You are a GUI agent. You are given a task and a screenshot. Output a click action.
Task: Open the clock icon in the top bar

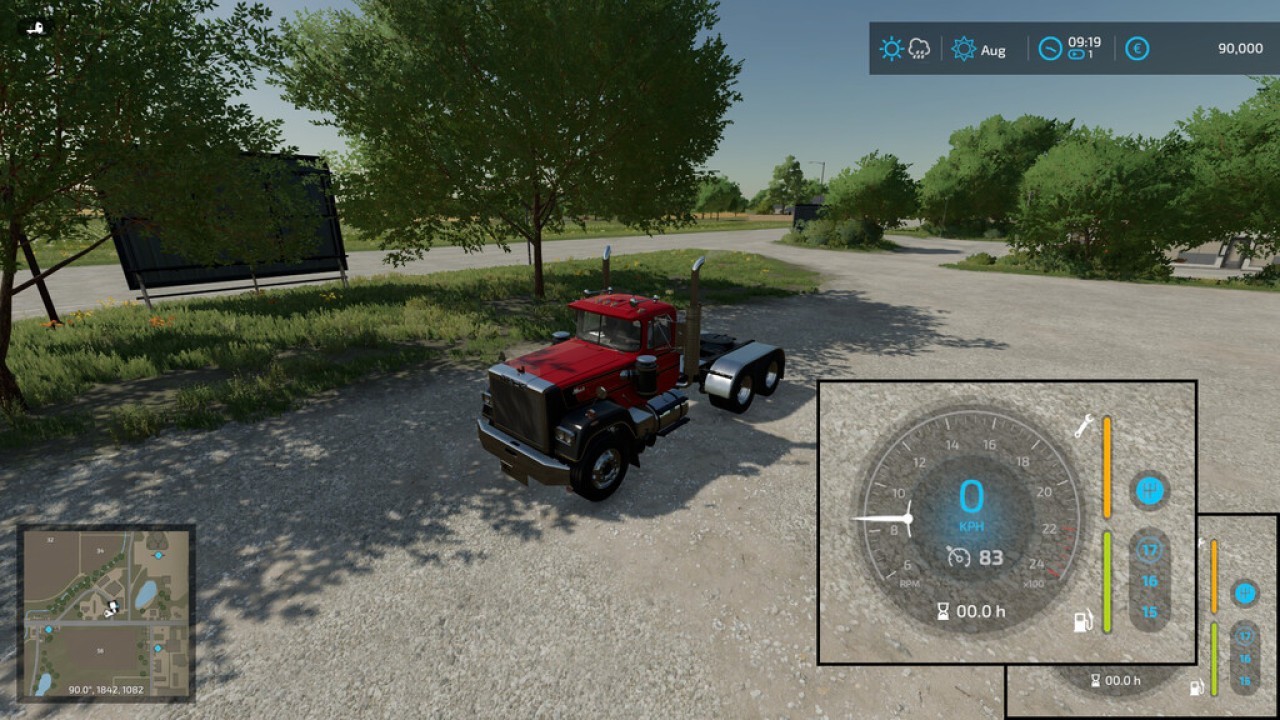tap(1051, 47)
